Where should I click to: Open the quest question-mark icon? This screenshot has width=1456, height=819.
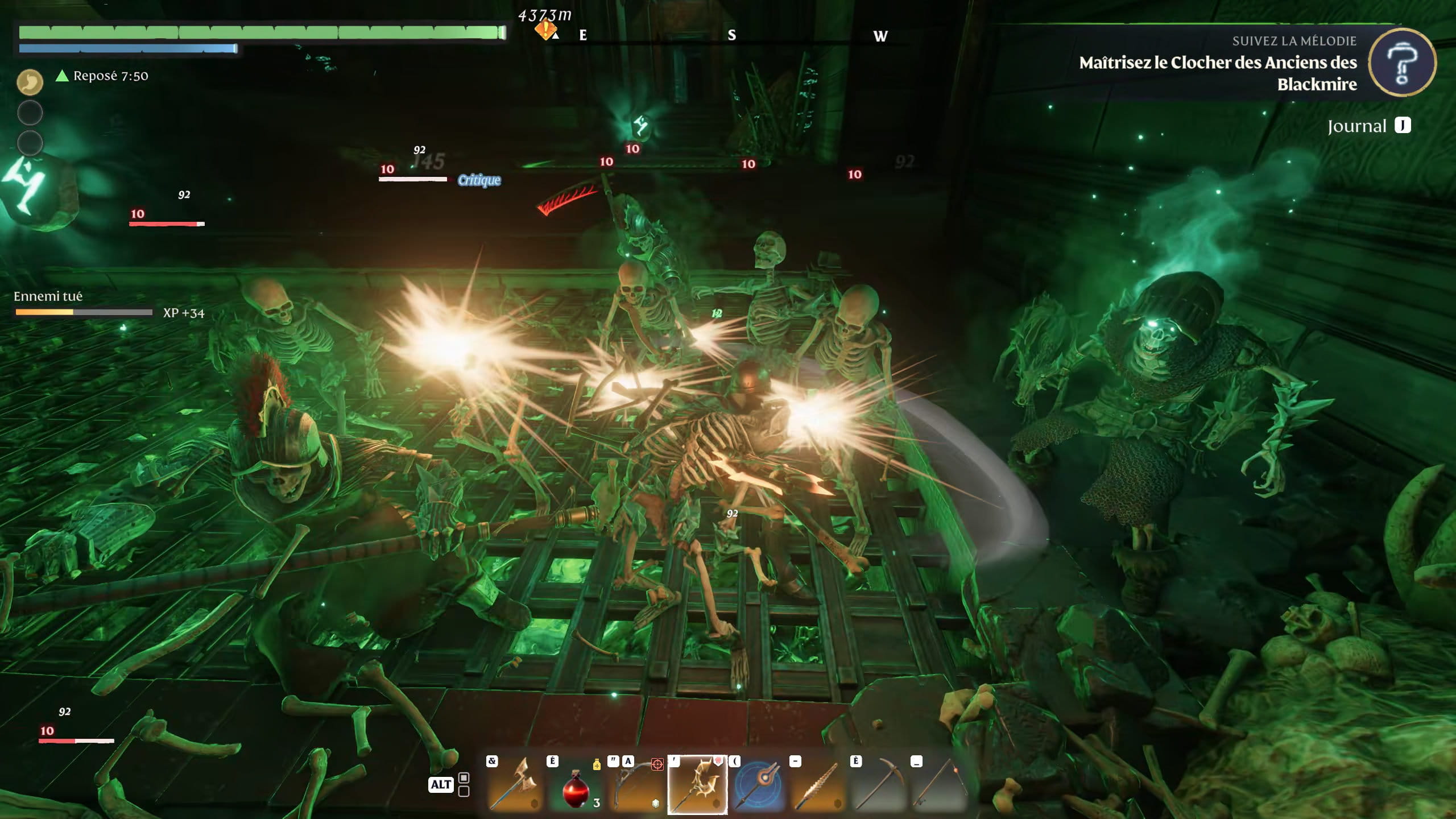tap(1402, 63)
